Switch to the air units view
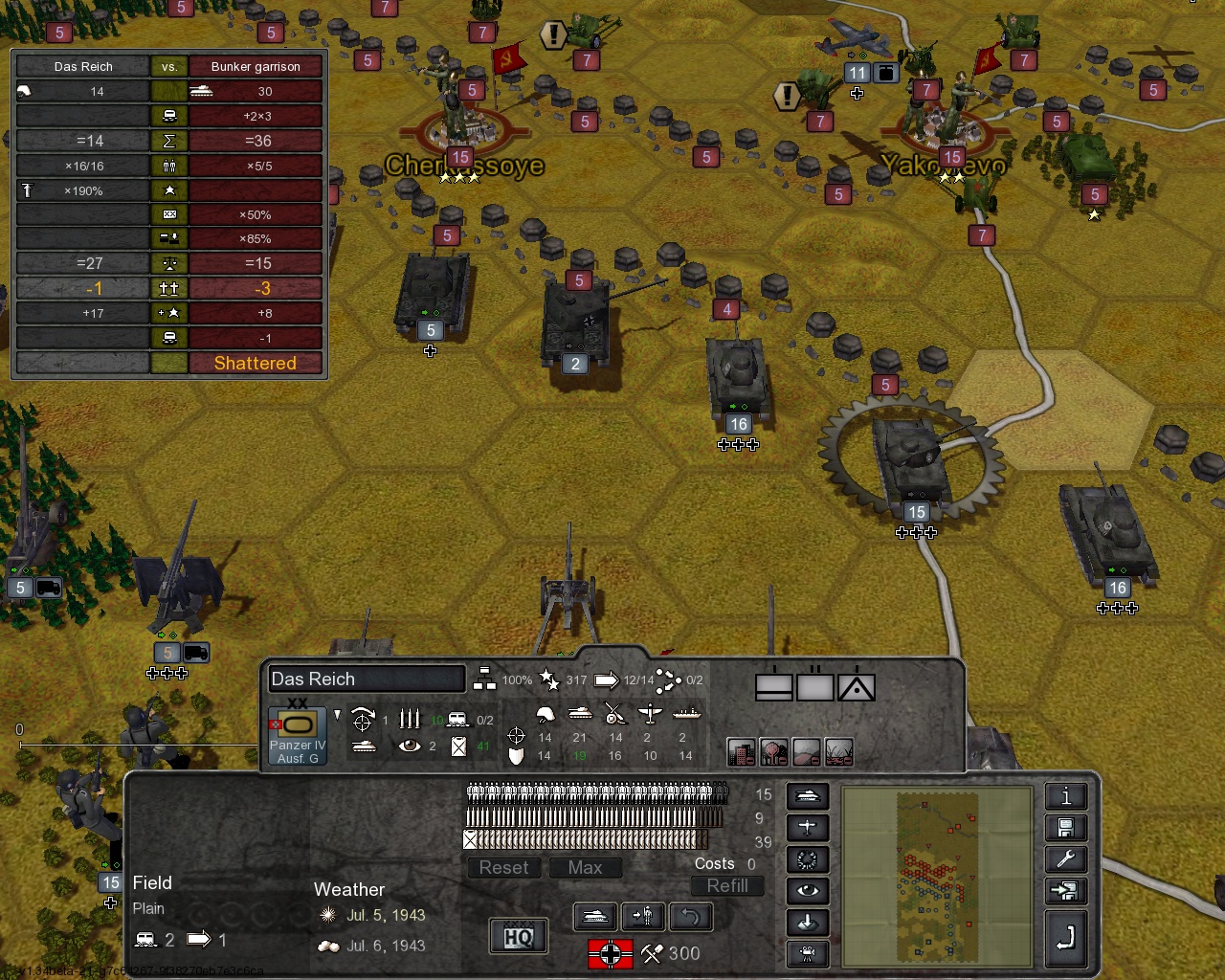The height and width of the screenshot is (980, 1225). (807, 828)
